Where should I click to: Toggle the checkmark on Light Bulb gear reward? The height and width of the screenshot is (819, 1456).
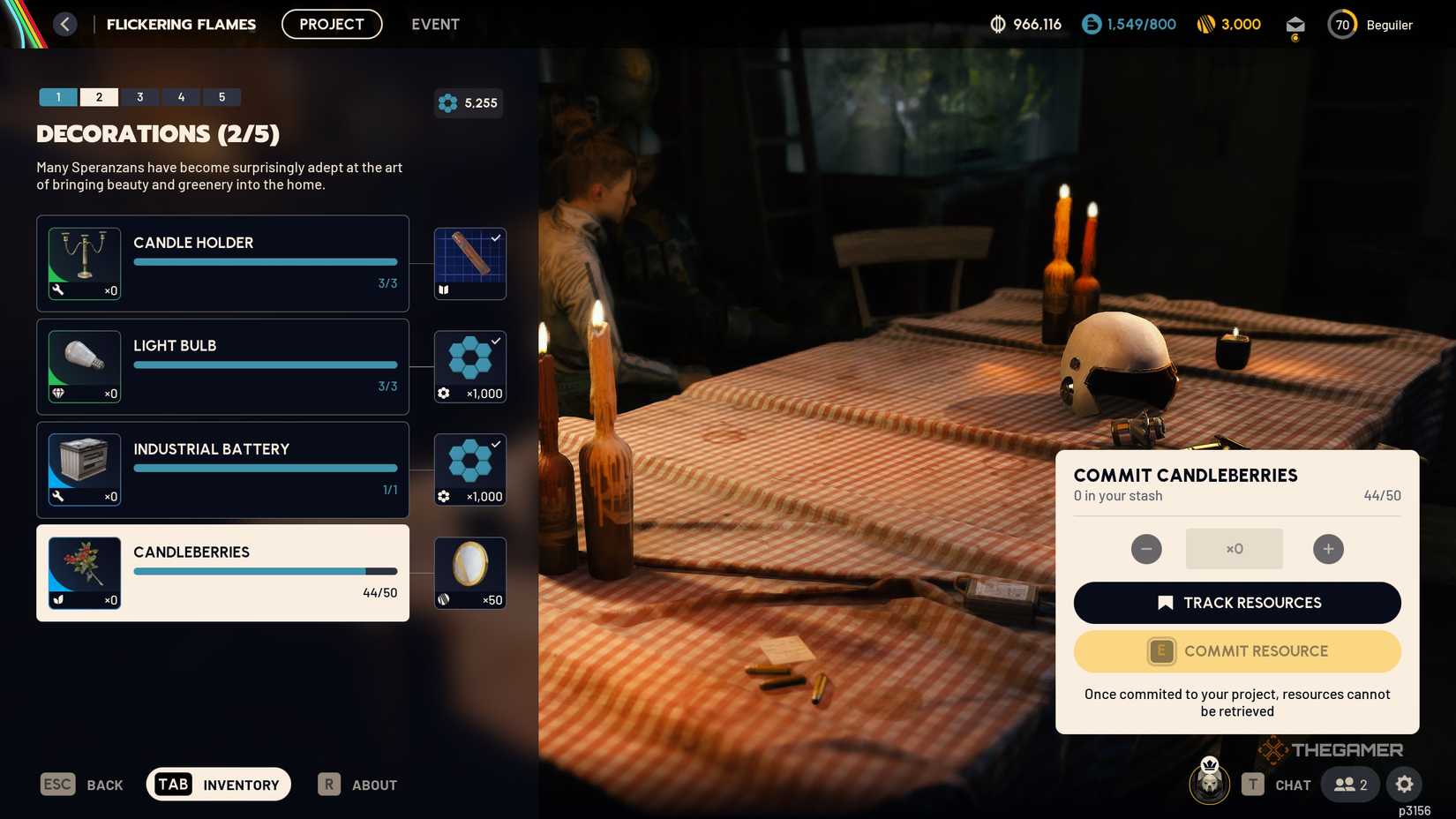pos(495,340)
